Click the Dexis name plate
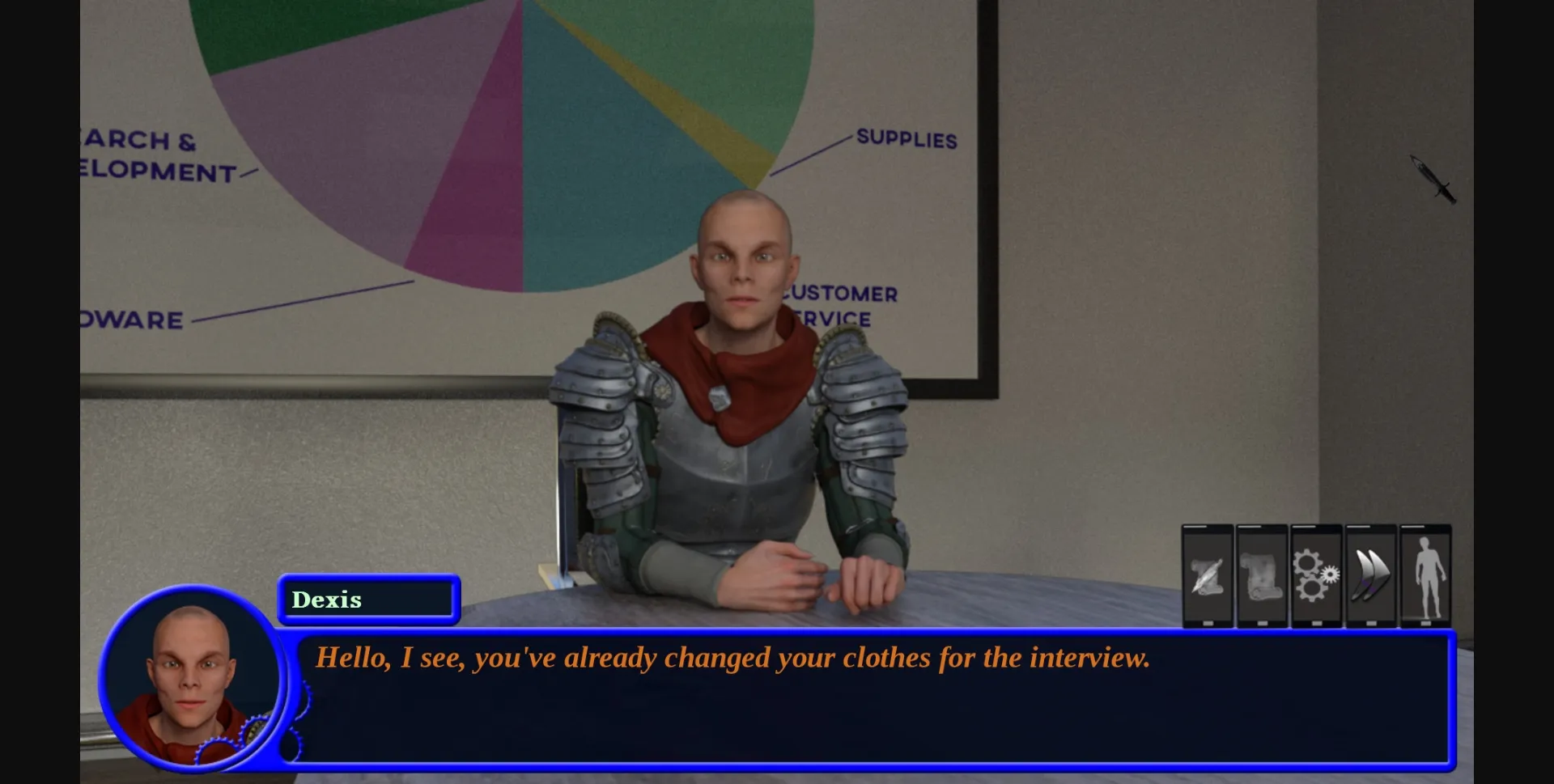Viewport: 1554px width, 784px height. pyautogui.click(x=368, y=600)
